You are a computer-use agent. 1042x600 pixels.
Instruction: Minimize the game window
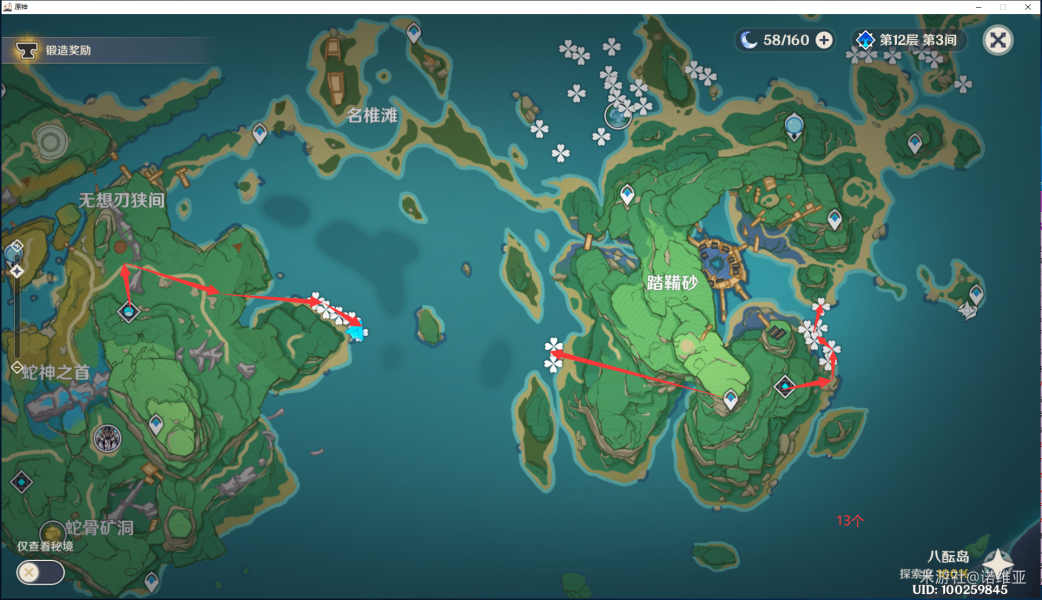point(978,7)
